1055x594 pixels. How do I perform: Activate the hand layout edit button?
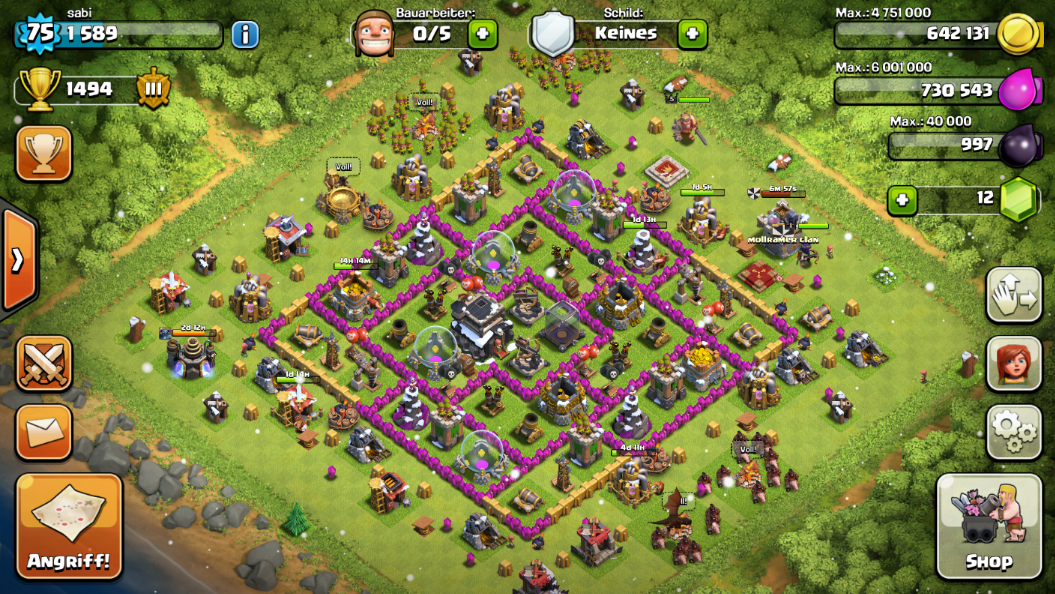click(1014, 294)
